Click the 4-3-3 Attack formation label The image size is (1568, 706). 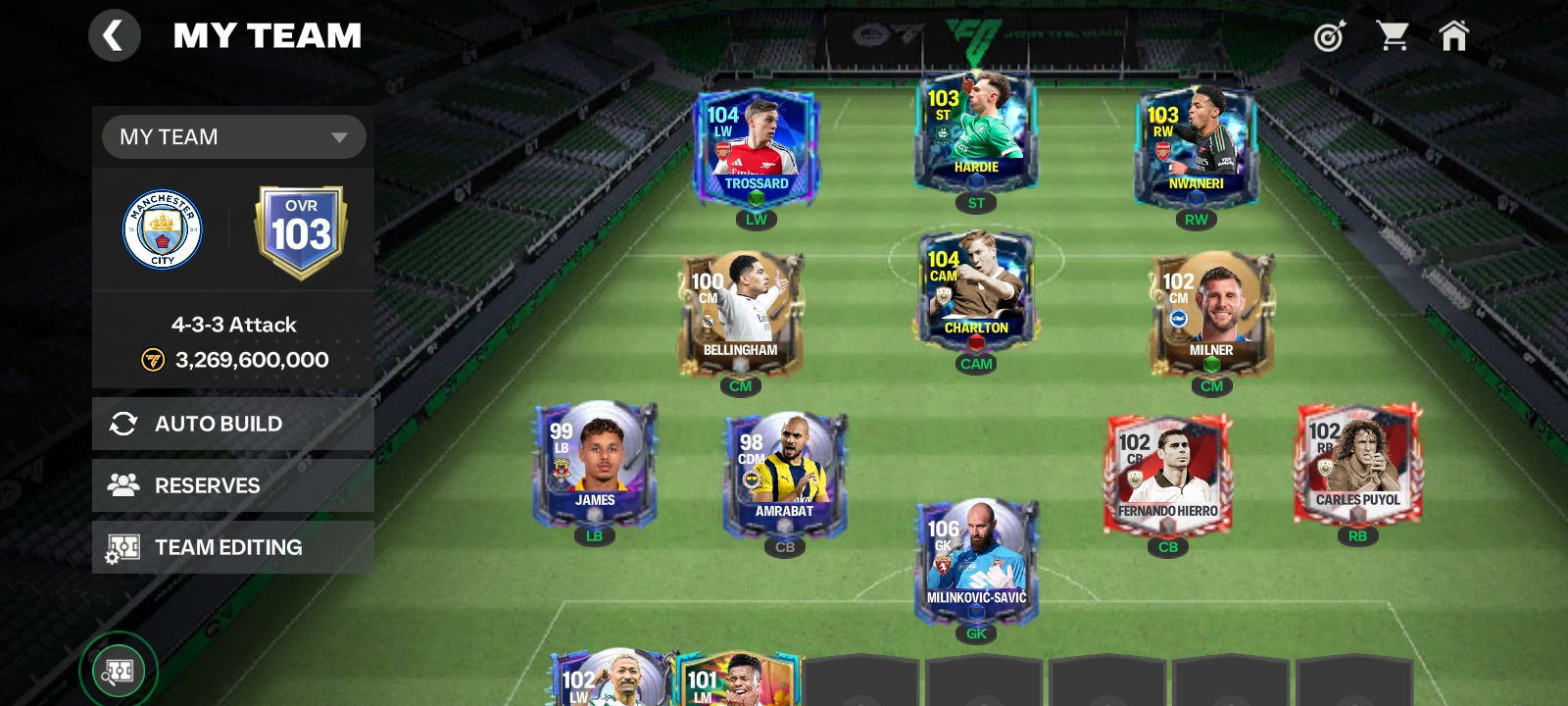click(232, 324)
